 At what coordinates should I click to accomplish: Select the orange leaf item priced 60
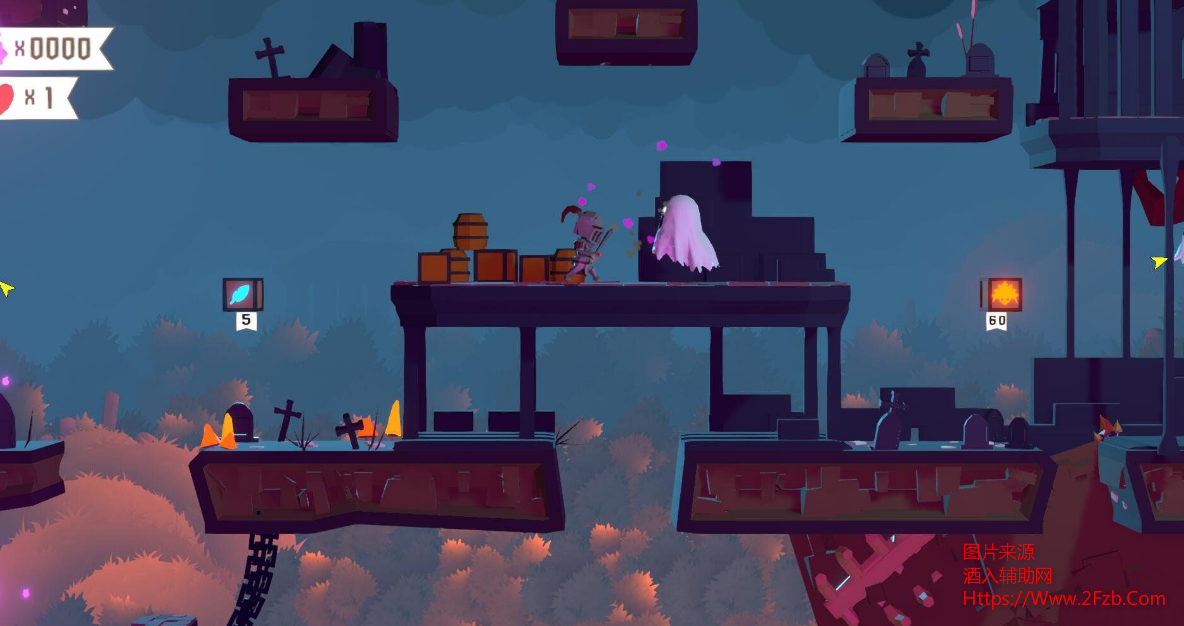point(1003,295)
